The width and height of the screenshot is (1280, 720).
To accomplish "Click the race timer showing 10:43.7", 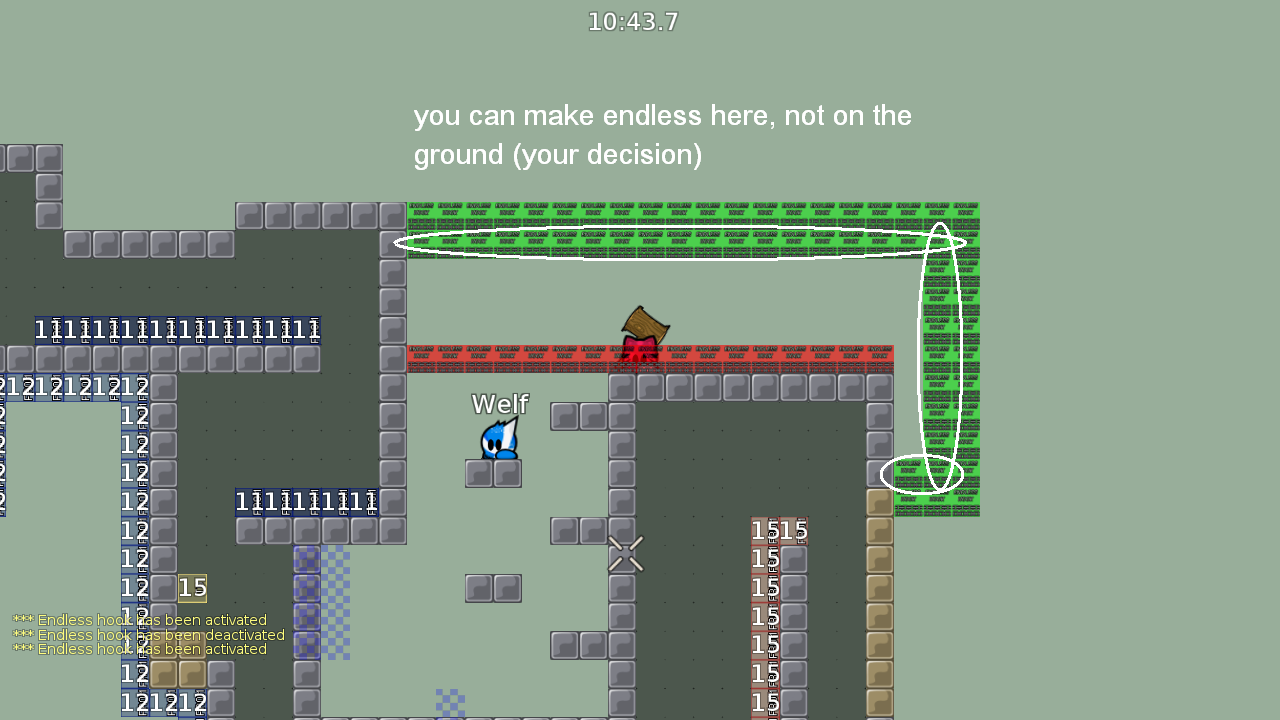I will click(632, 21).
